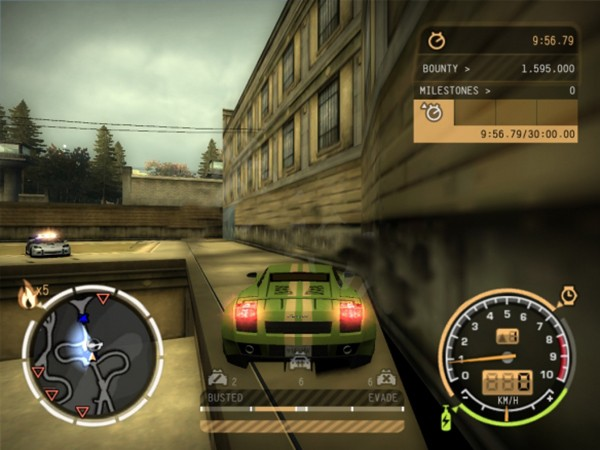
Task: Click the crossed icon above Evade
Action: click(386, 379)
